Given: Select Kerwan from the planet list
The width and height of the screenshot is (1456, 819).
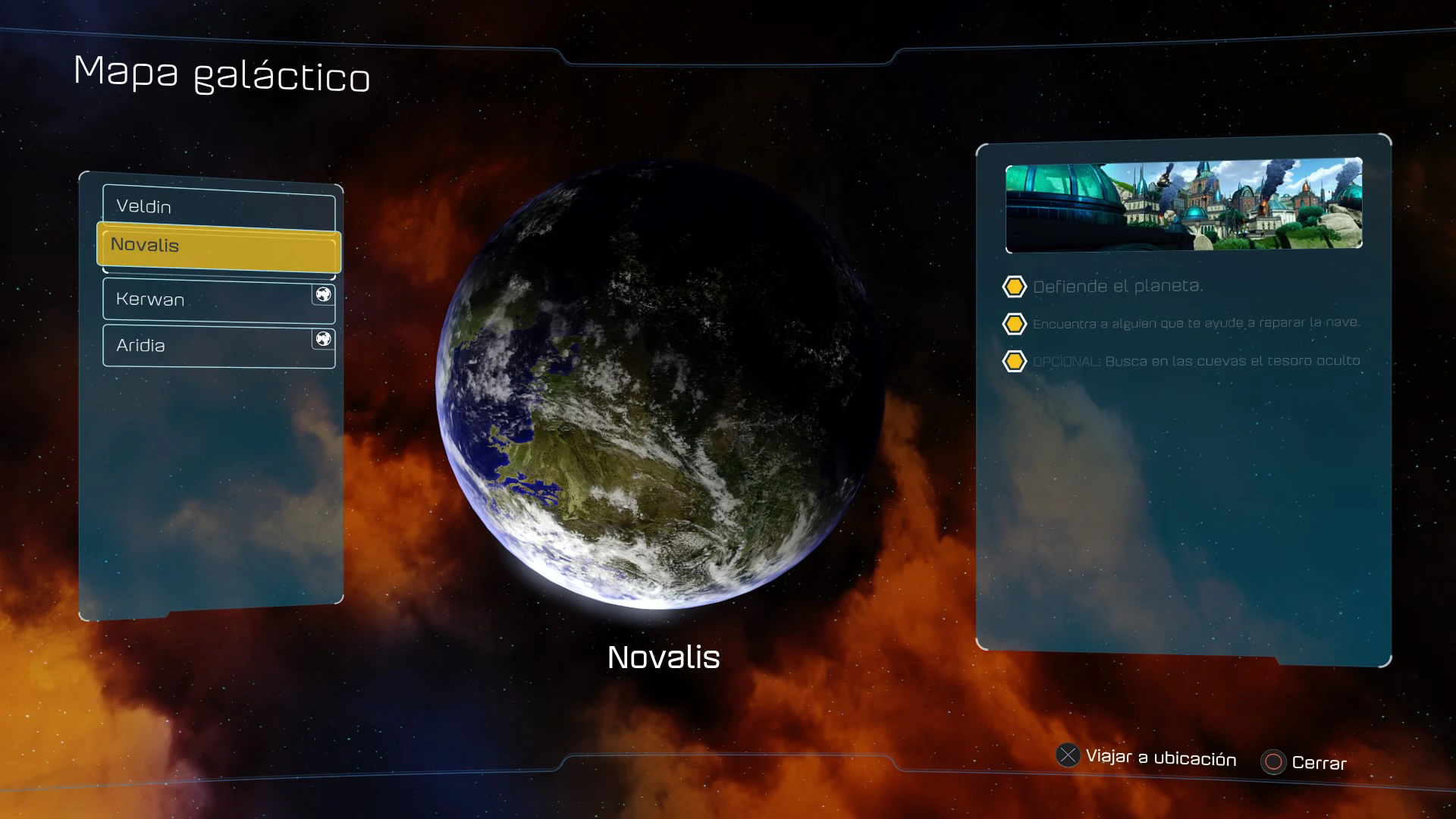Looking at the screenshot, I should pos(218,300).
